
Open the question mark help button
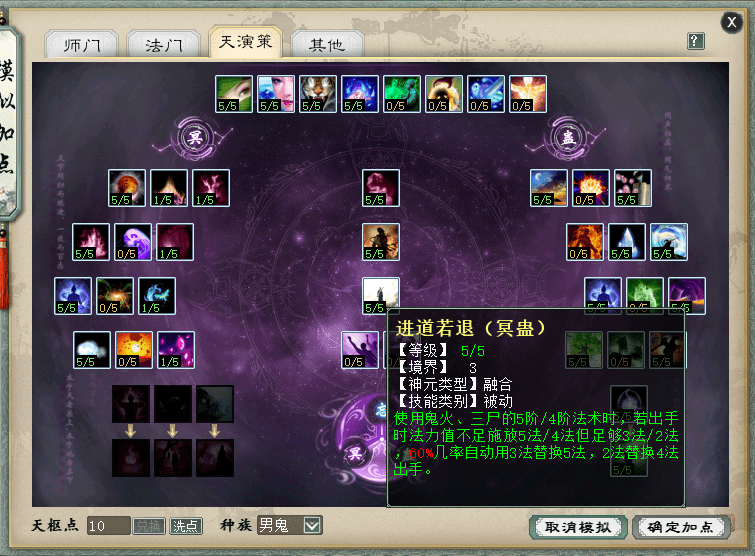click(696, 41)
